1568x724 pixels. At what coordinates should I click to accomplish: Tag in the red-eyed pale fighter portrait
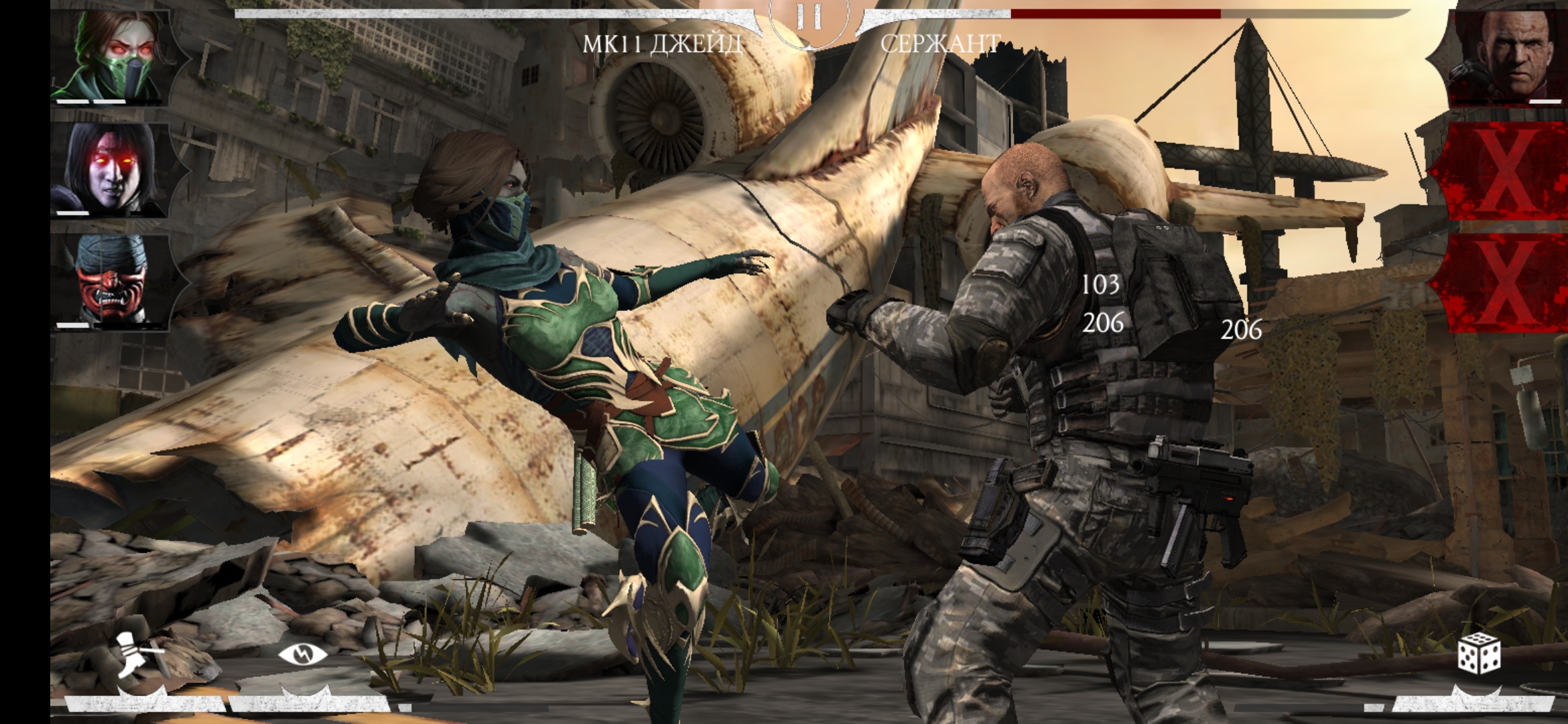(x=111, y=169)
